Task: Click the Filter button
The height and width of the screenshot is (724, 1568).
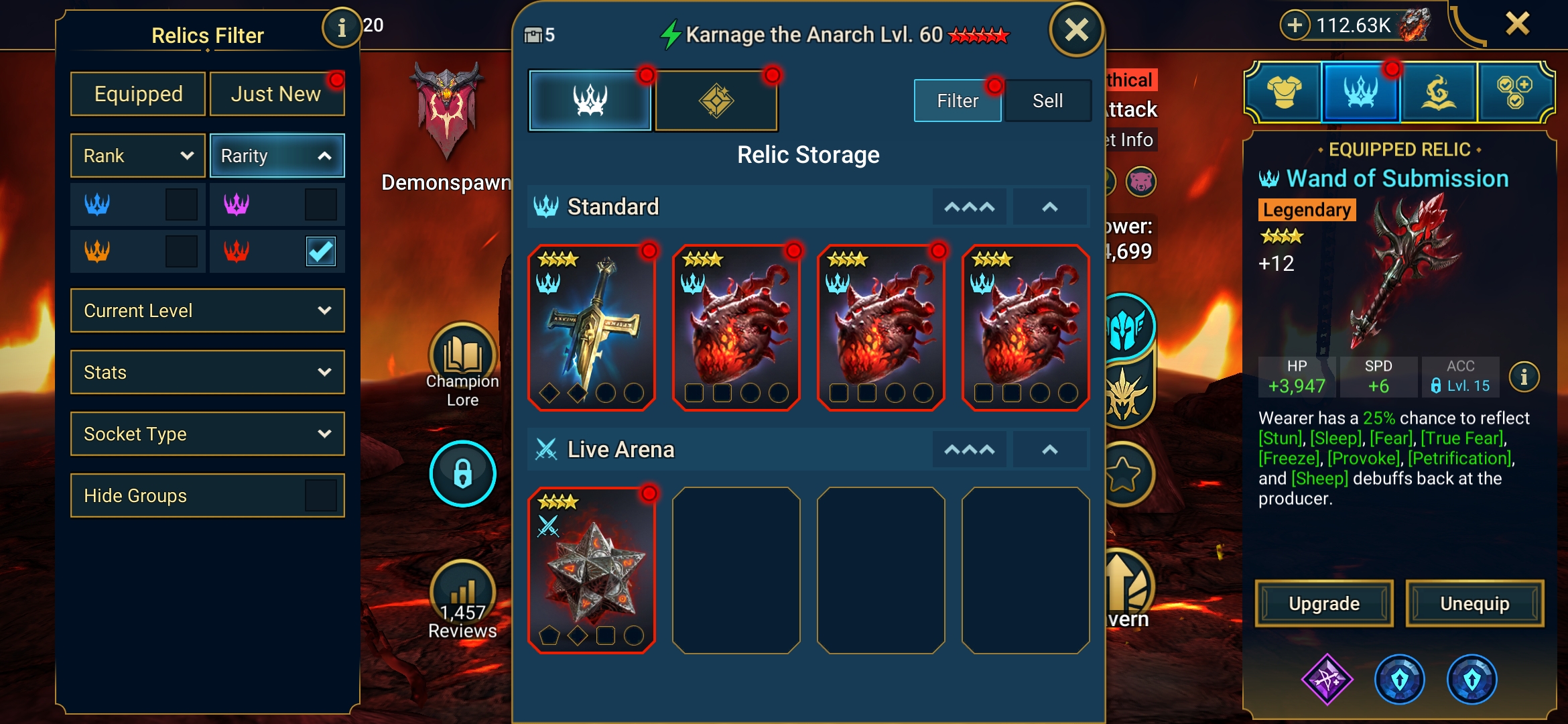Action: click(958, 101)
